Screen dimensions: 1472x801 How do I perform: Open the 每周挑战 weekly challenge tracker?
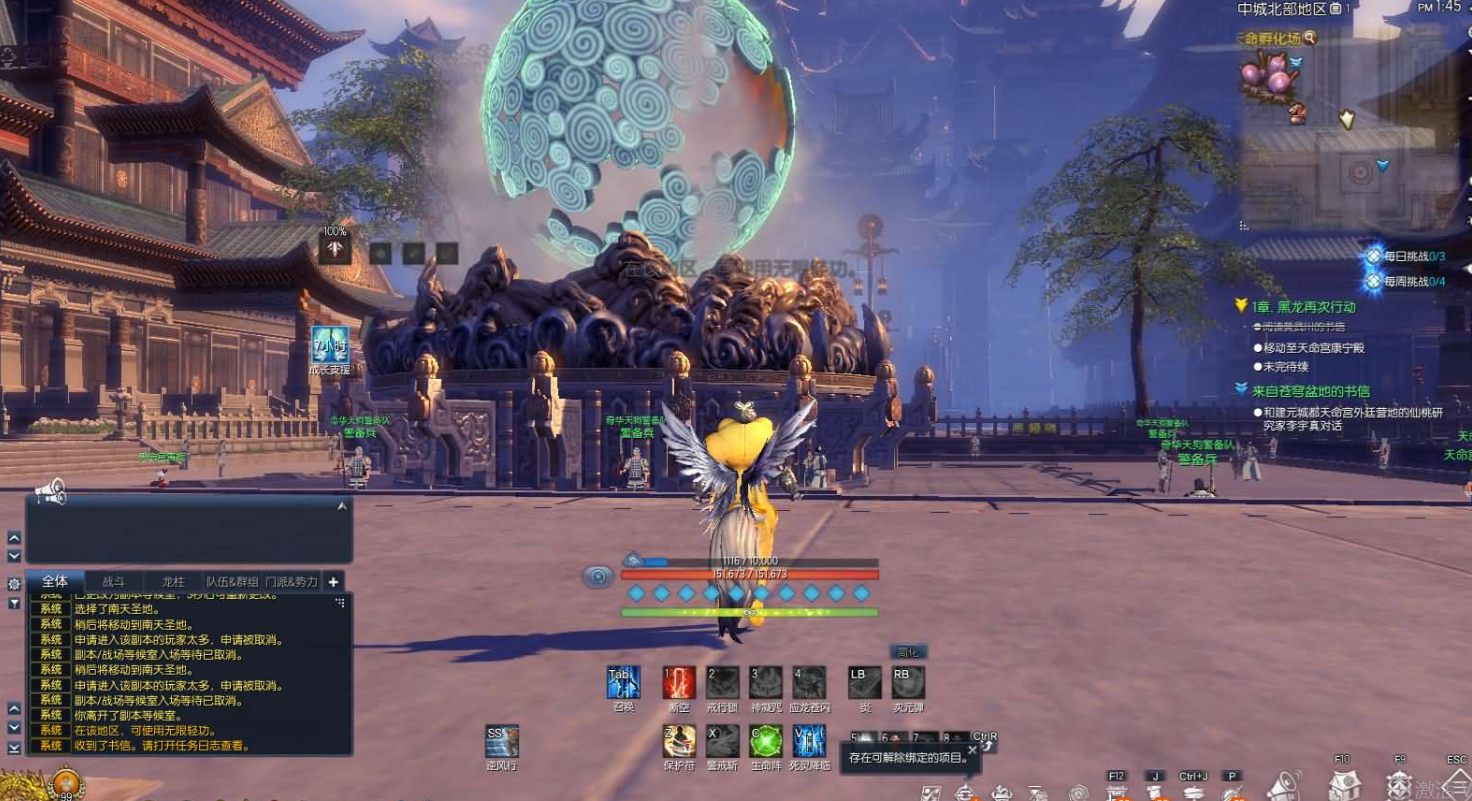(1409, 281)
